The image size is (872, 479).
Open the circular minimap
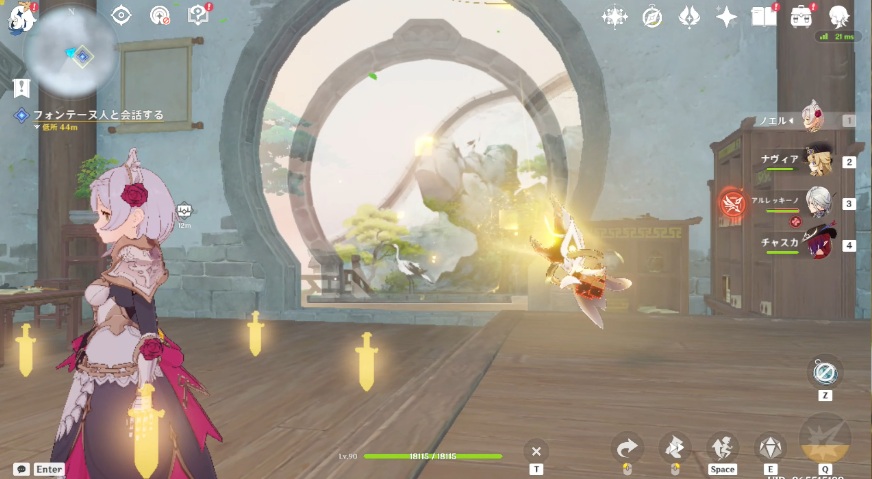[x=70, y=50]
